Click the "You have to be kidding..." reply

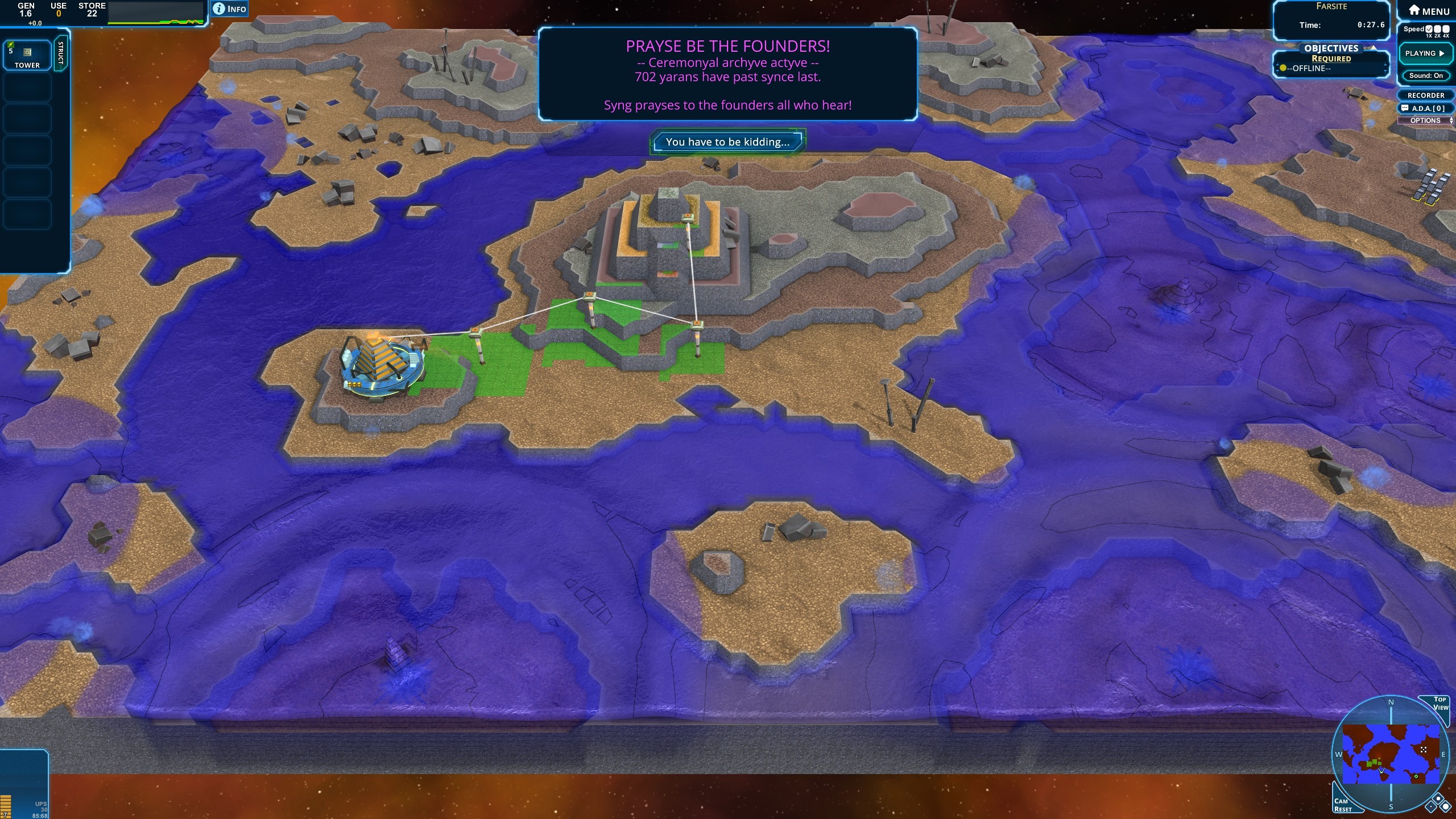[727, 142]
